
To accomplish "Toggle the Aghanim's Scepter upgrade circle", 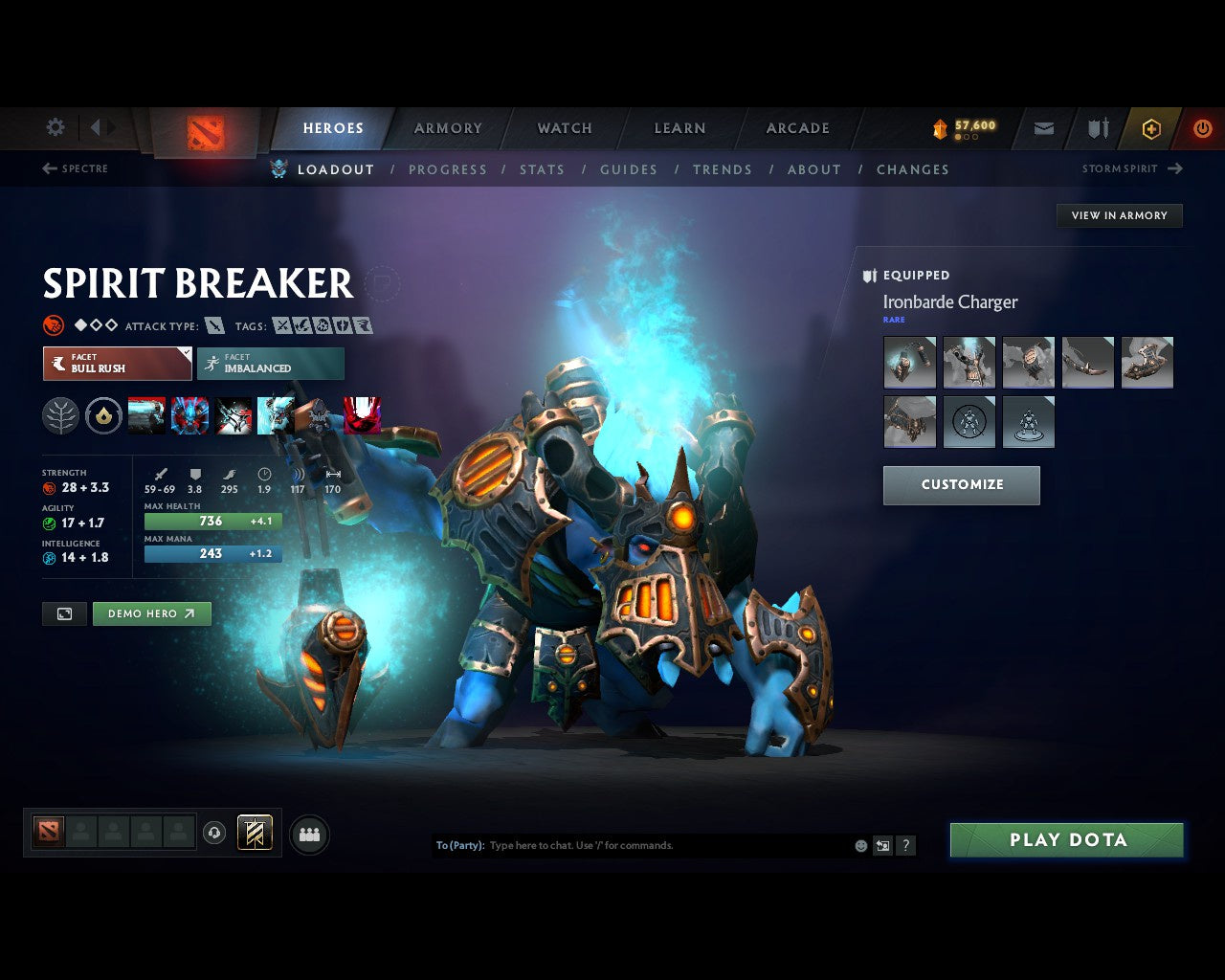I will coord(103,415).
